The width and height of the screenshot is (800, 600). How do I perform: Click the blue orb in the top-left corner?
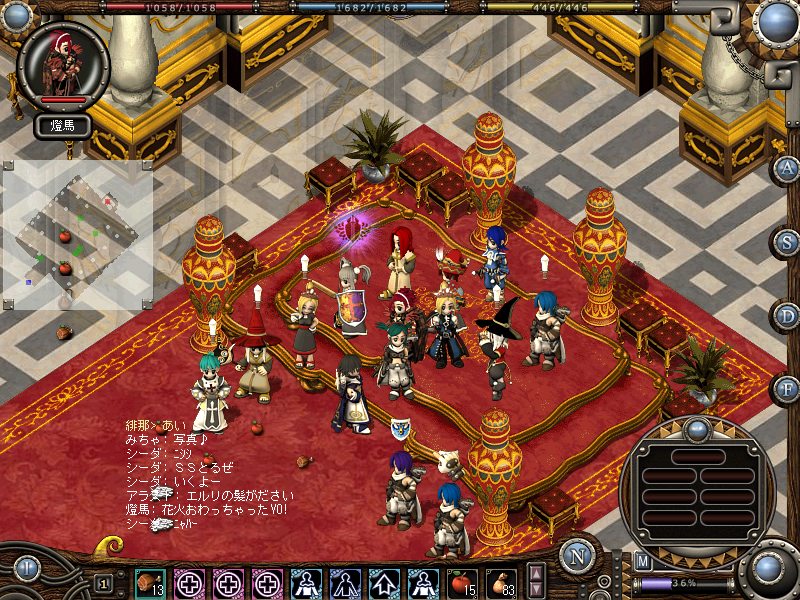click(14, 16)
